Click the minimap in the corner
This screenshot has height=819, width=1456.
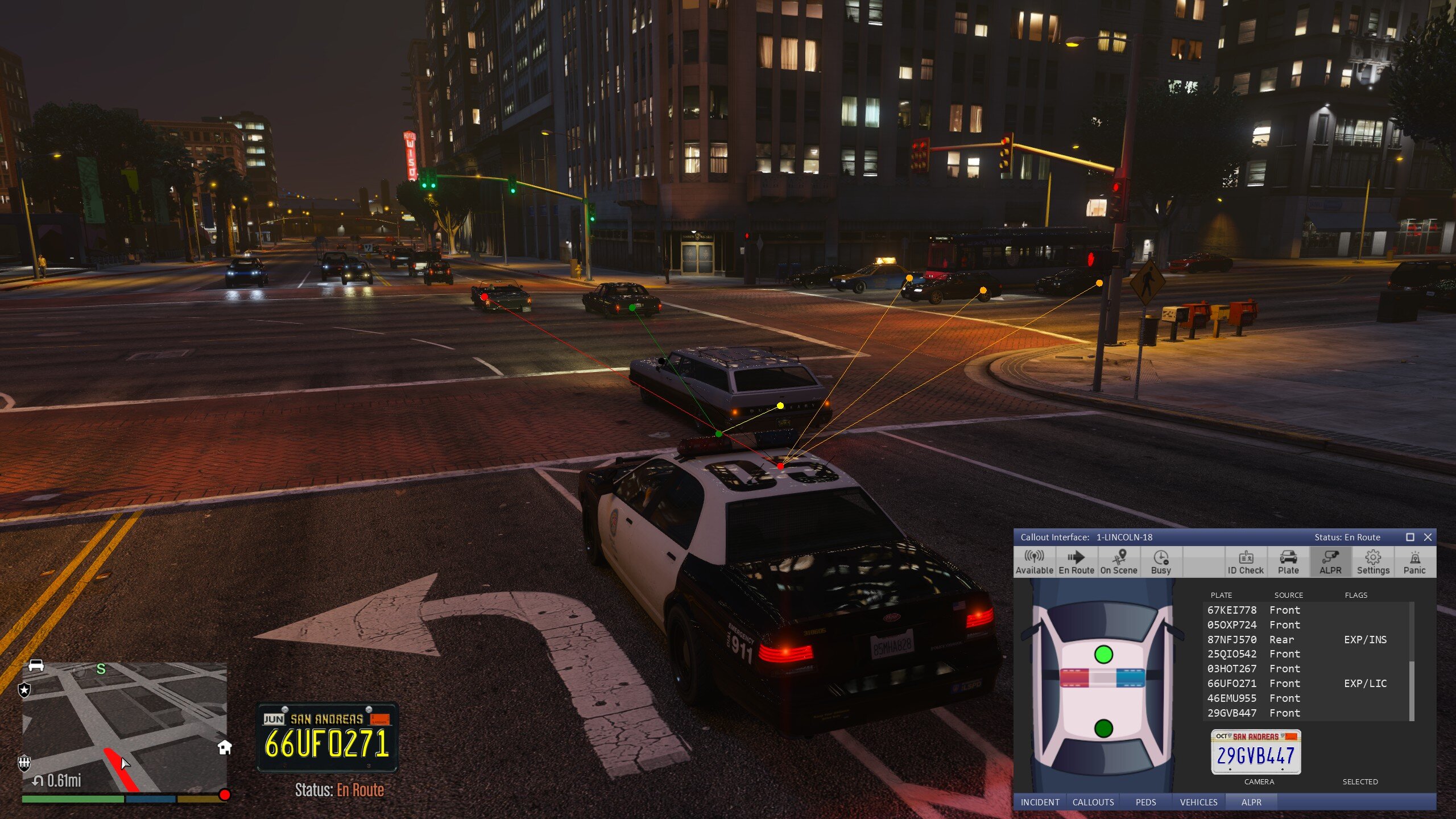point(124,727)
